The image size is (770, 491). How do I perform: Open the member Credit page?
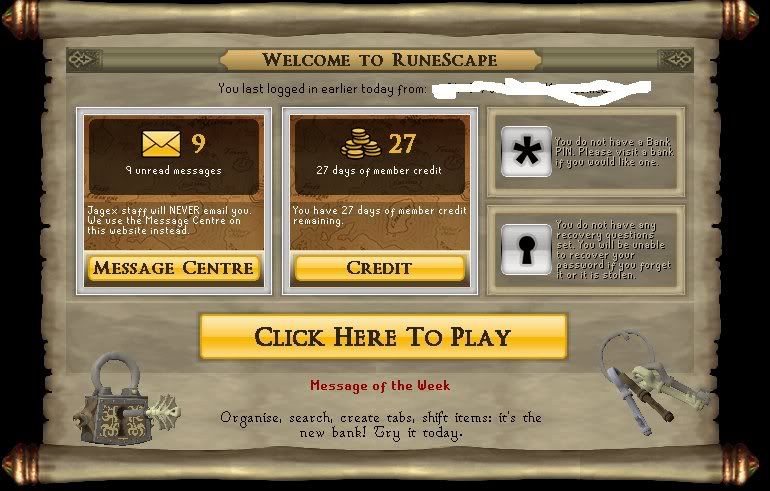[x=379, y=268]
